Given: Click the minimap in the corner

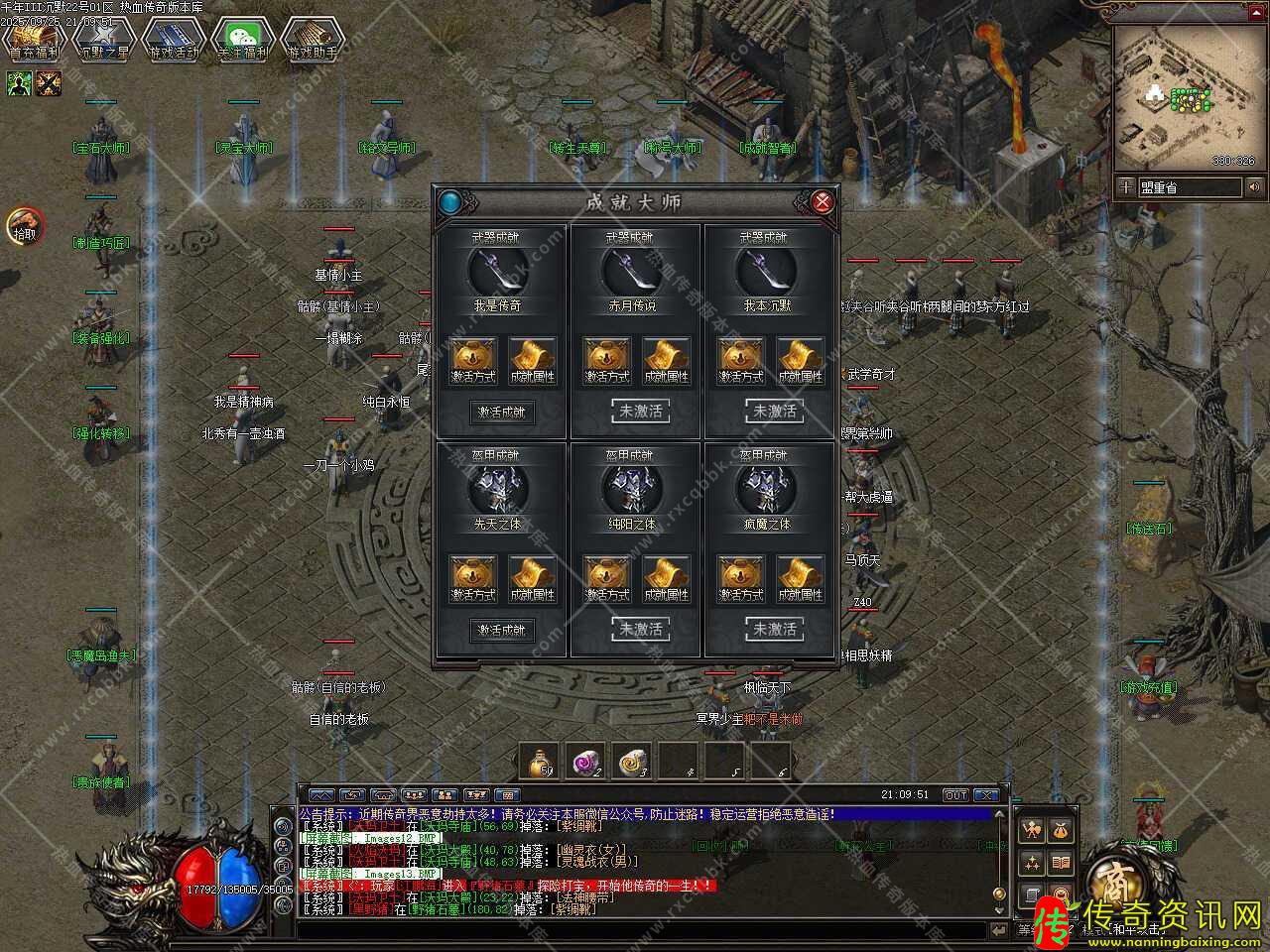Looking at the screenshot, I should point(1188,97).
